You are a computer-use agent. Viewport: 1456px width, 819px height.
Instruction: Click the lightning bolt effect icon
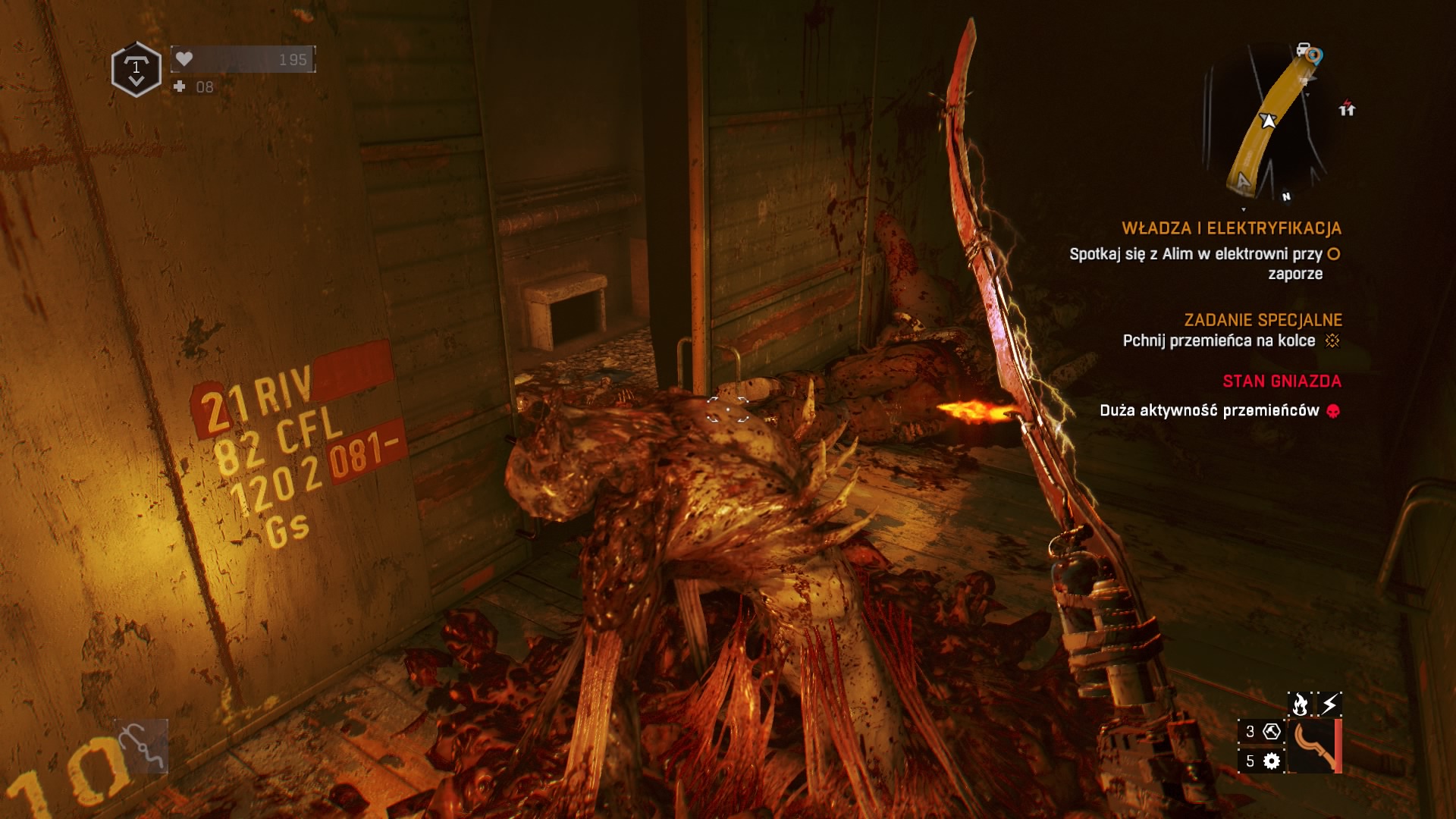click(x=1330, y=704)
